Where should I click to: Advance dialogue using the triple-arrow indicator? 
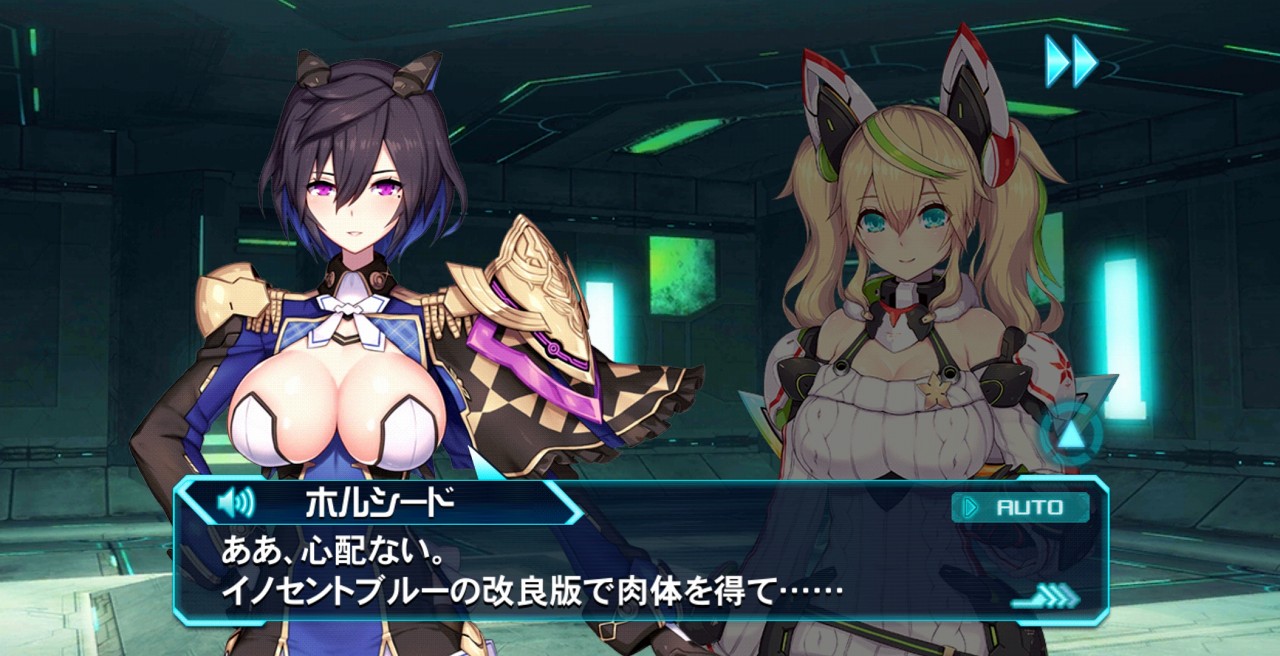pyautogui.click(x=1048, y=597)
